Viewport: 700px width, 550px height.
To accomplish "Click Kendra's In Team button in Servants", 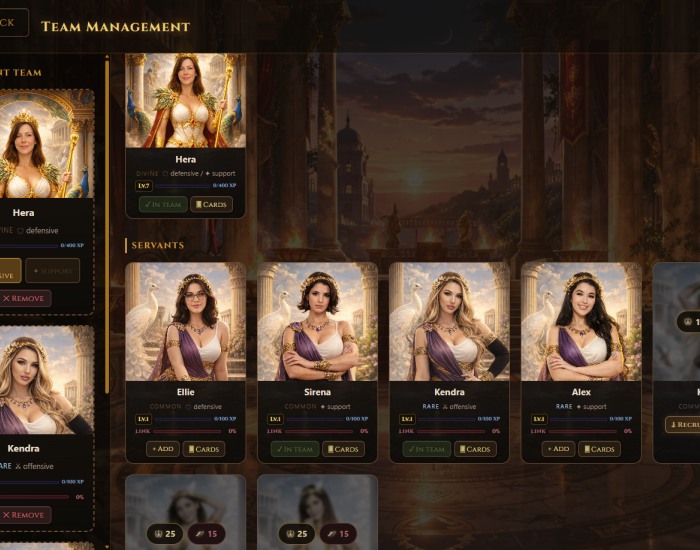I will [x=427, y=449].
